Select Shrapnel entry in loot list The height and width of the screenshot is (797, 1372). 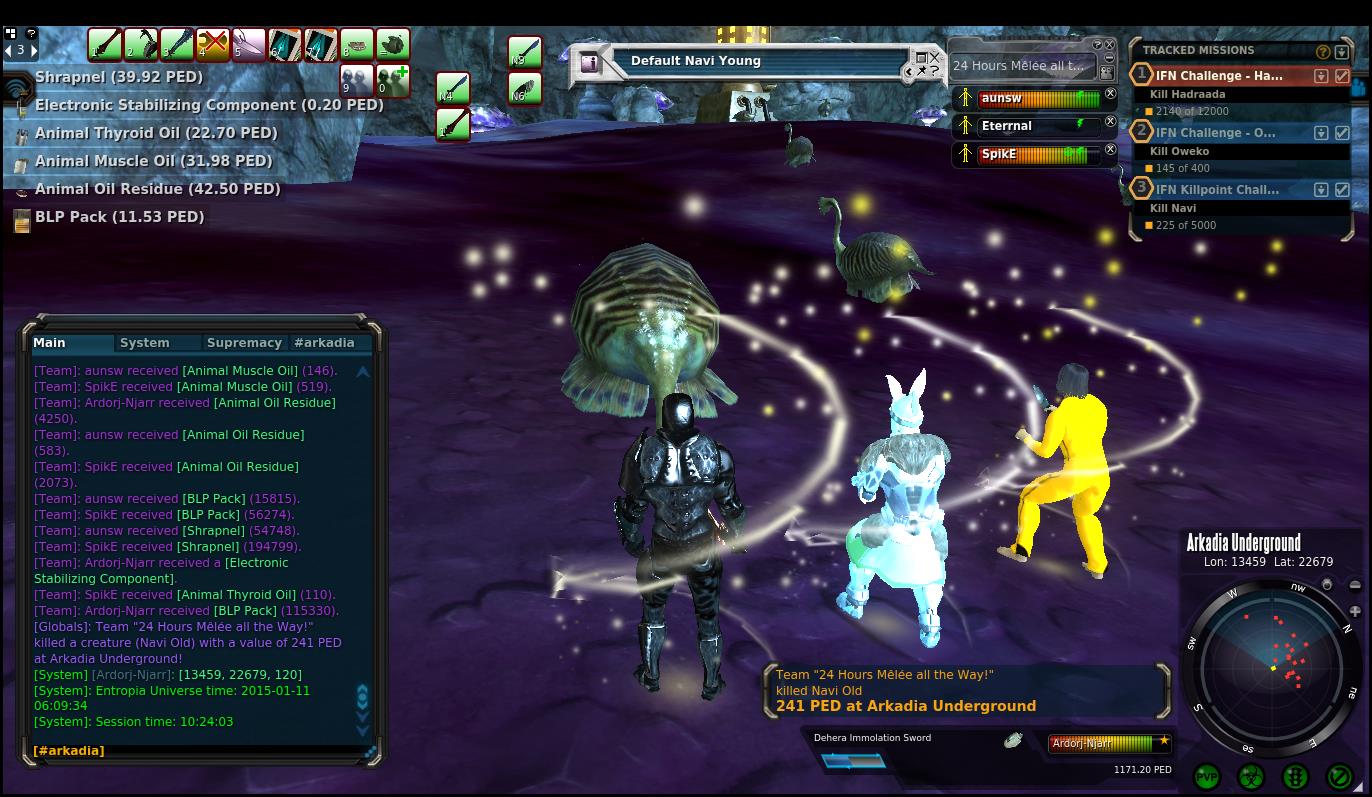click(118, 77)
